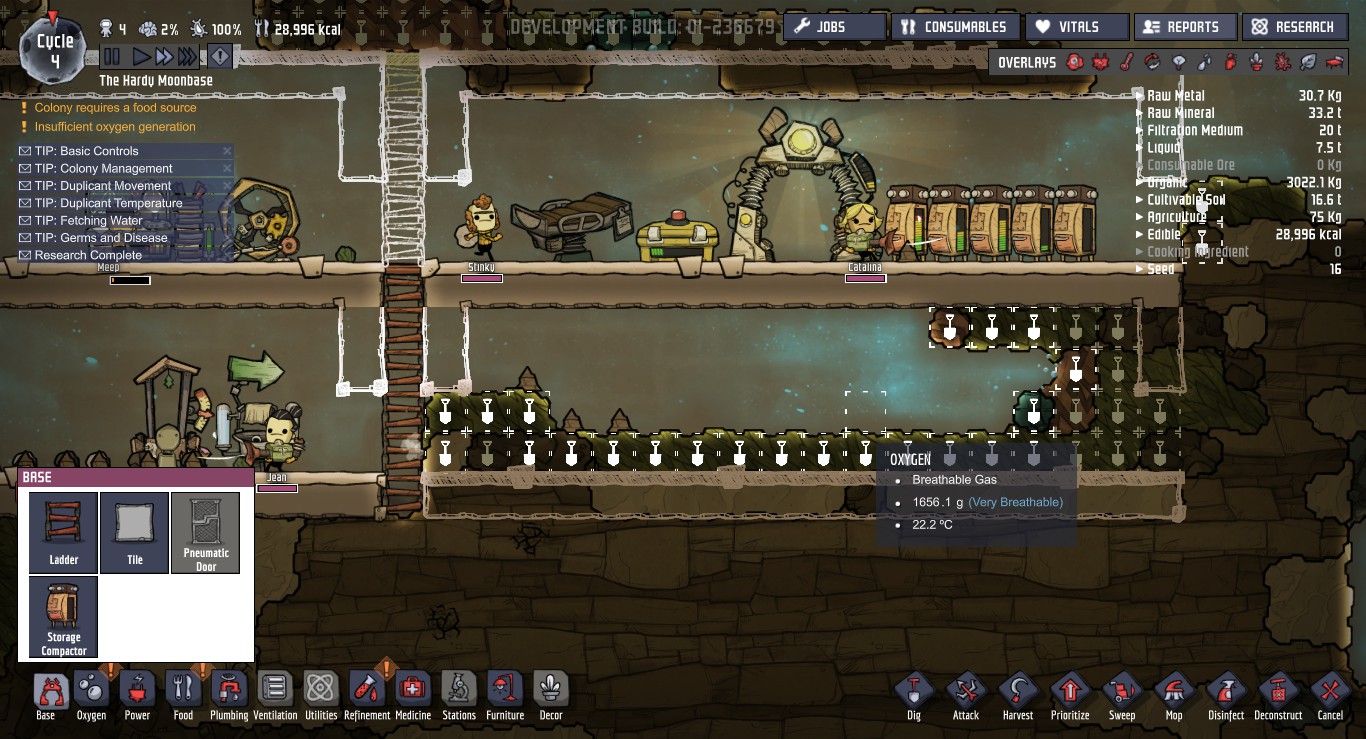Image resolution: width=1366 pixels, height=739 pixels.
Task: Click Slinky's progress bar
Action: pos(480,276)
